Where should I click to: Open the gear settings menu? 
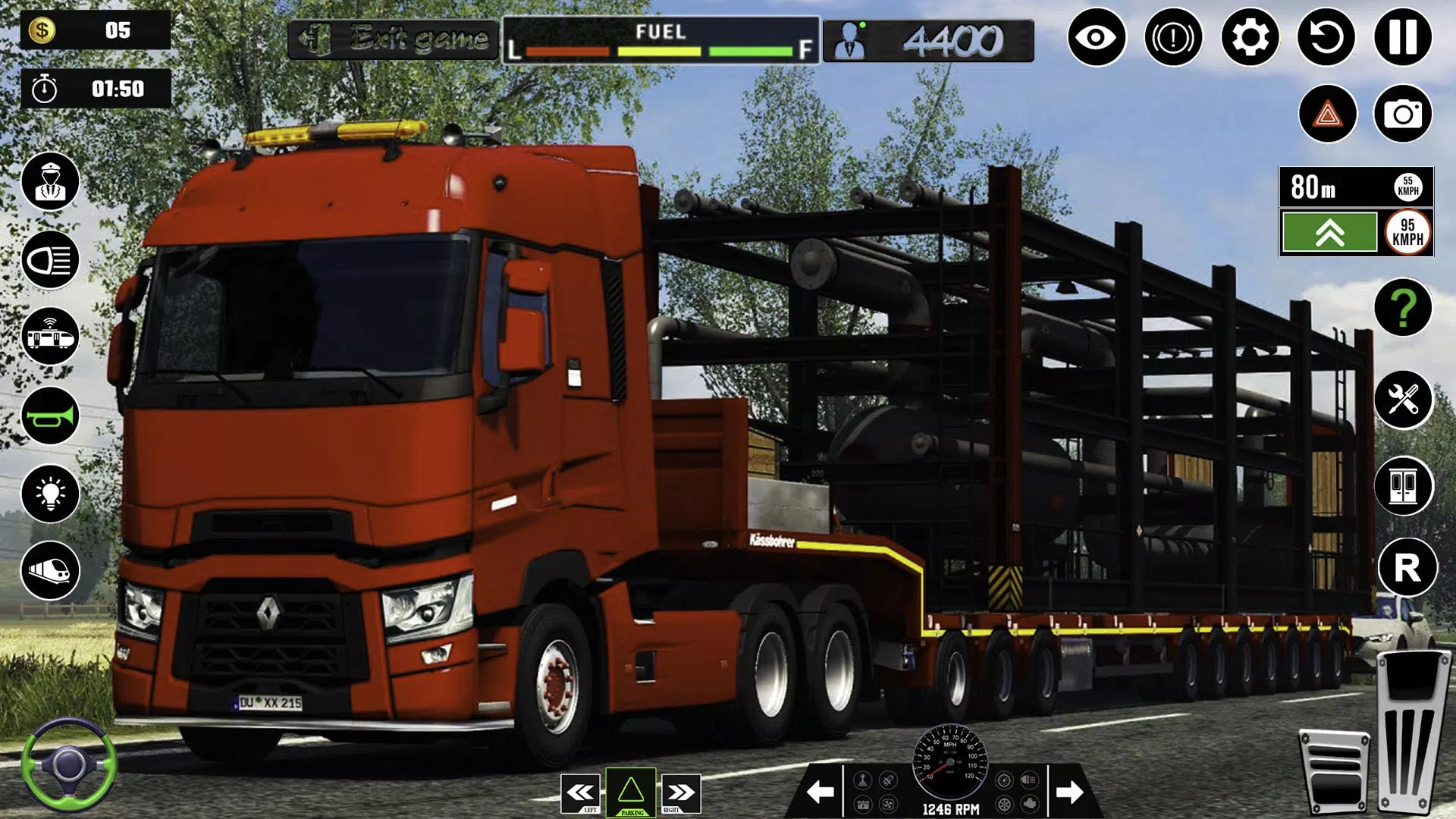[1250, 37]
